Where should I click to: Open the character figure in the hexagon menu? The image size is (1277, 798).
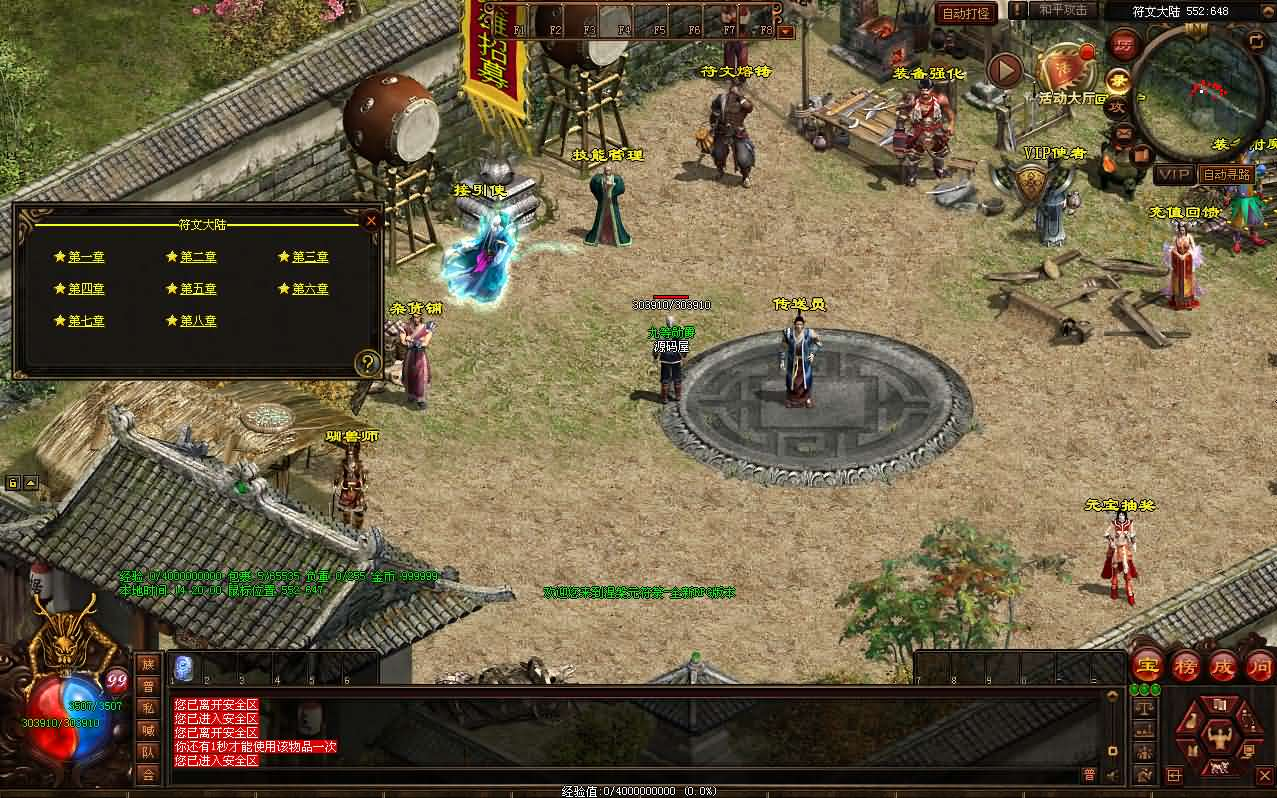[1218, 740]
